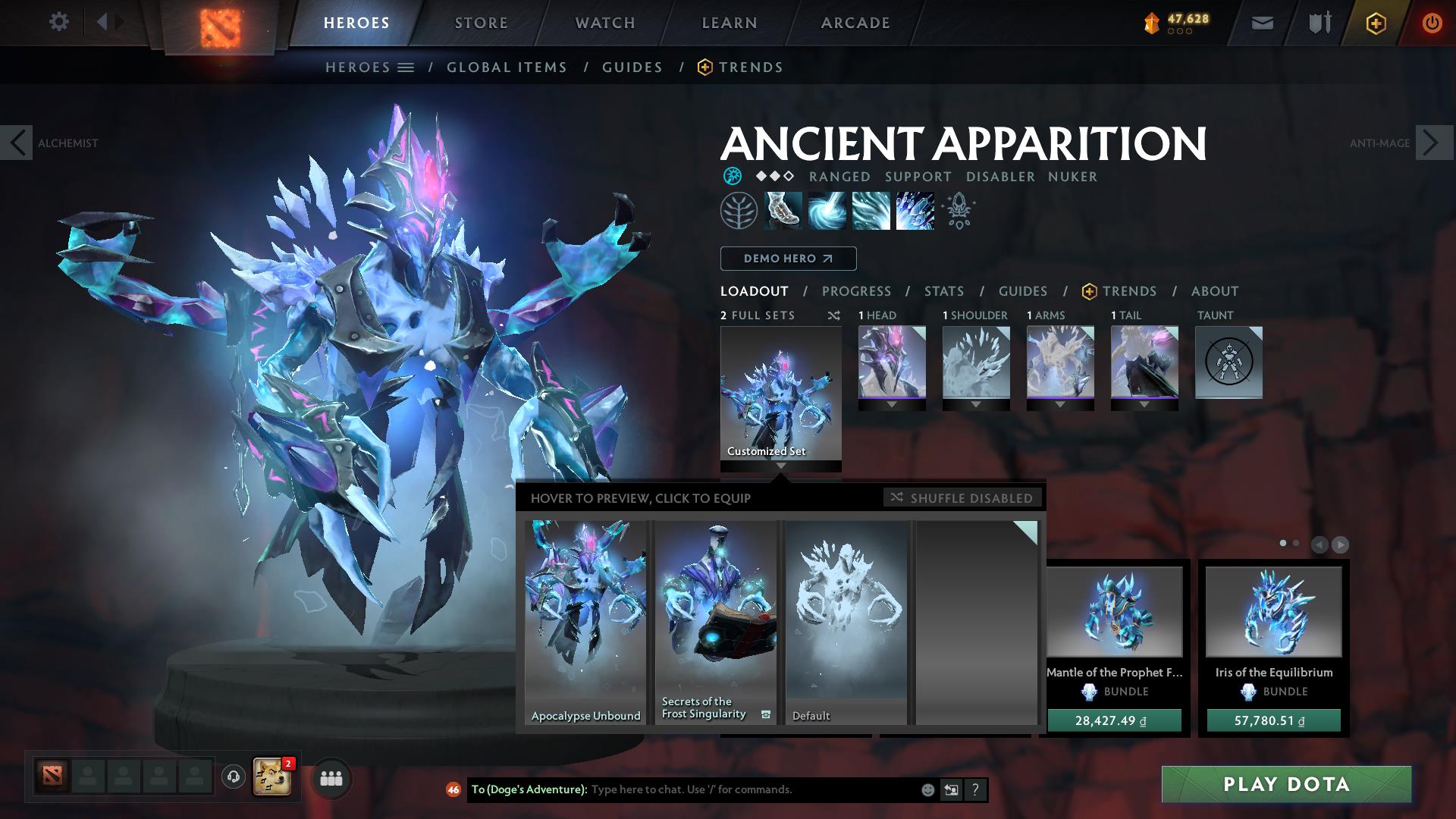Buy Iris of the Equilibrium bundle
1456x819 pixels.
[x=1273, y=720]
